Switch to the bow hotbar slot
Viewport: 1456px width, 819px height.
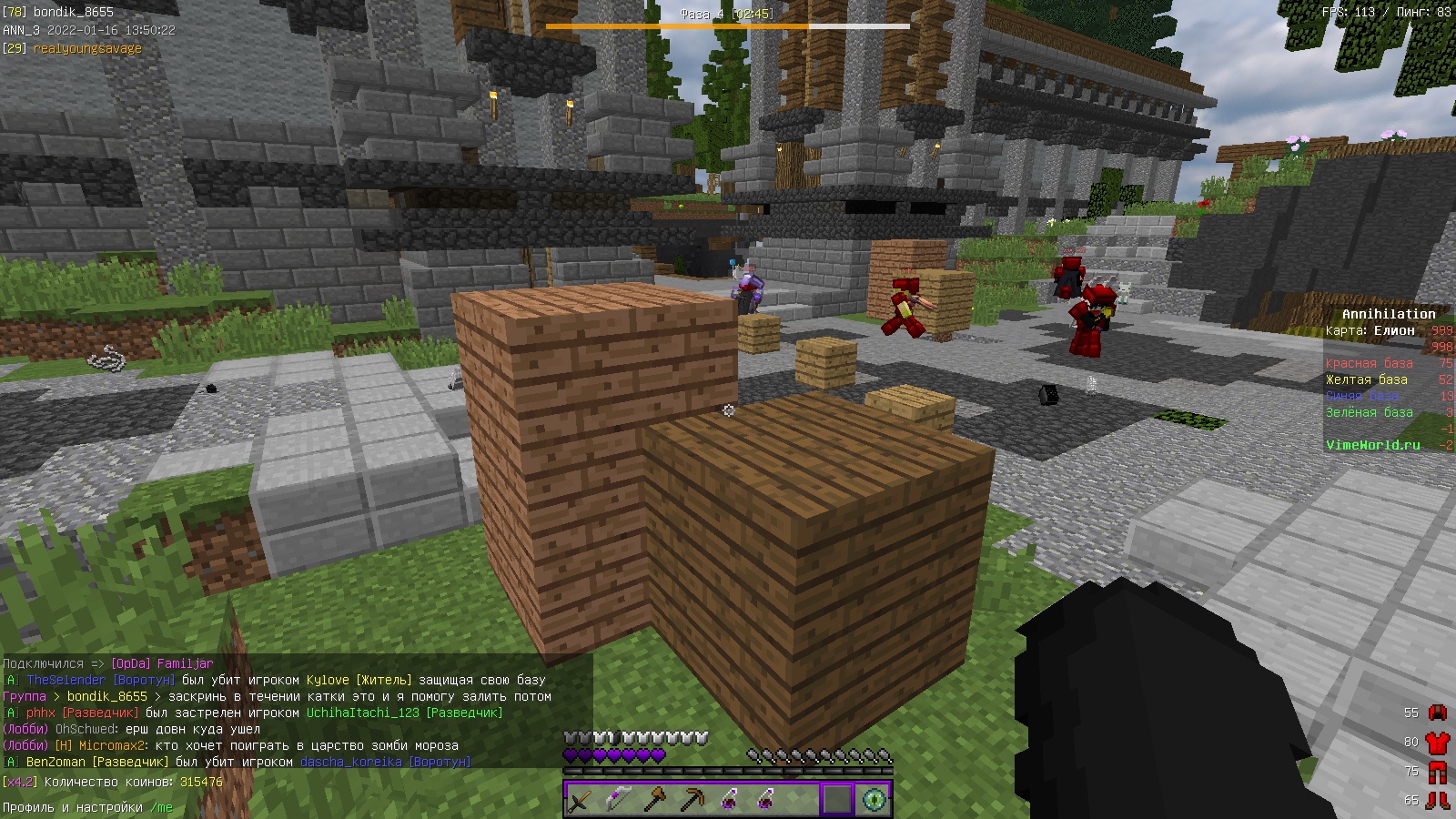(618, 800)
